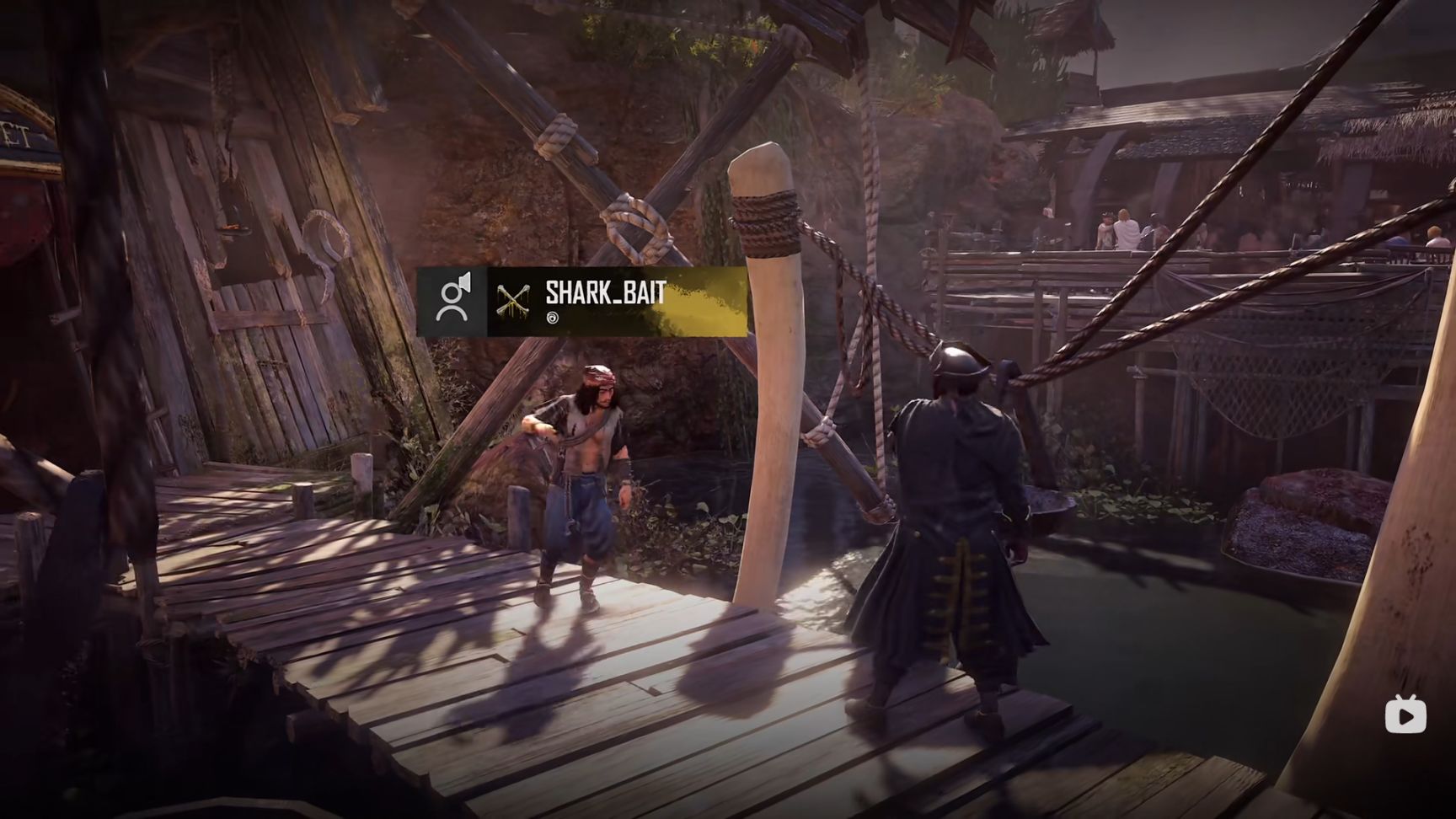Image resolution: width=1456 pixels, height=819 pixels.
Task: Open the video player TV logo
Action: [1405, 715]
